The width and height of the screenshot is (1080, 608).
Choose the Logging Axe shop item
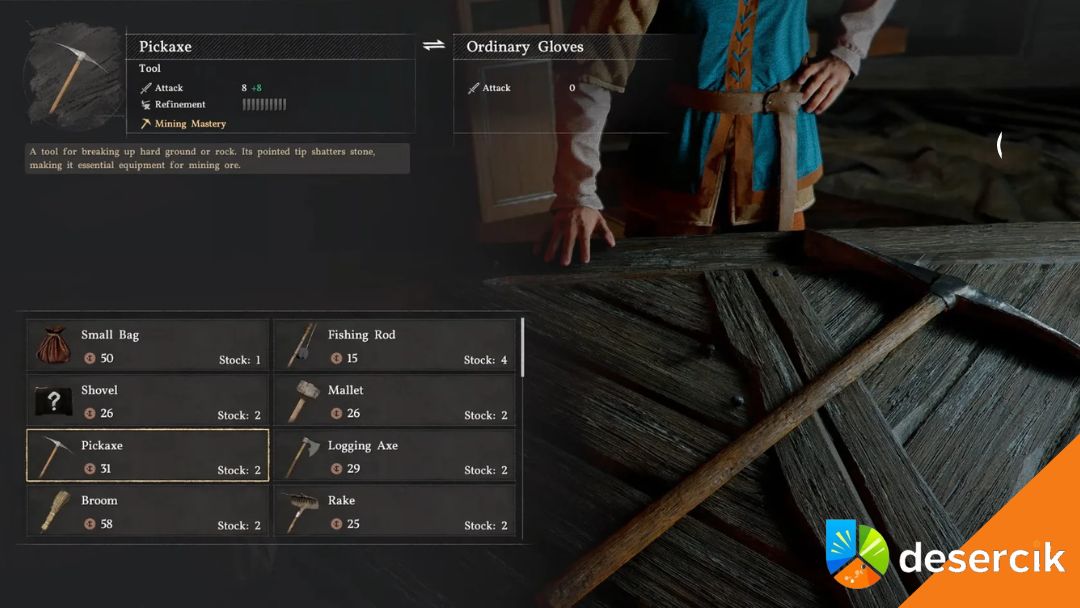tap(394, 456)
